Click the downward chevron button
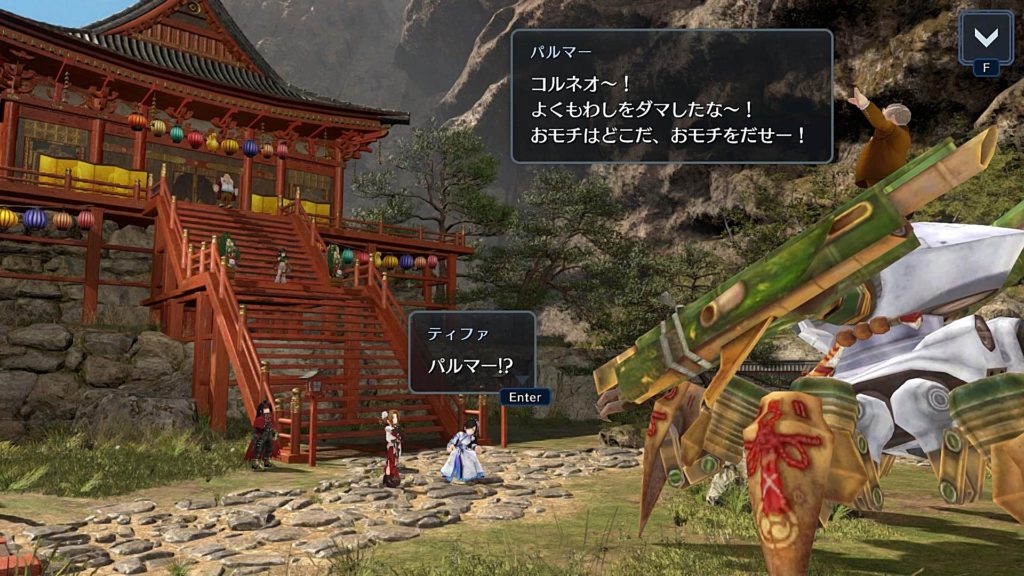 985,37
